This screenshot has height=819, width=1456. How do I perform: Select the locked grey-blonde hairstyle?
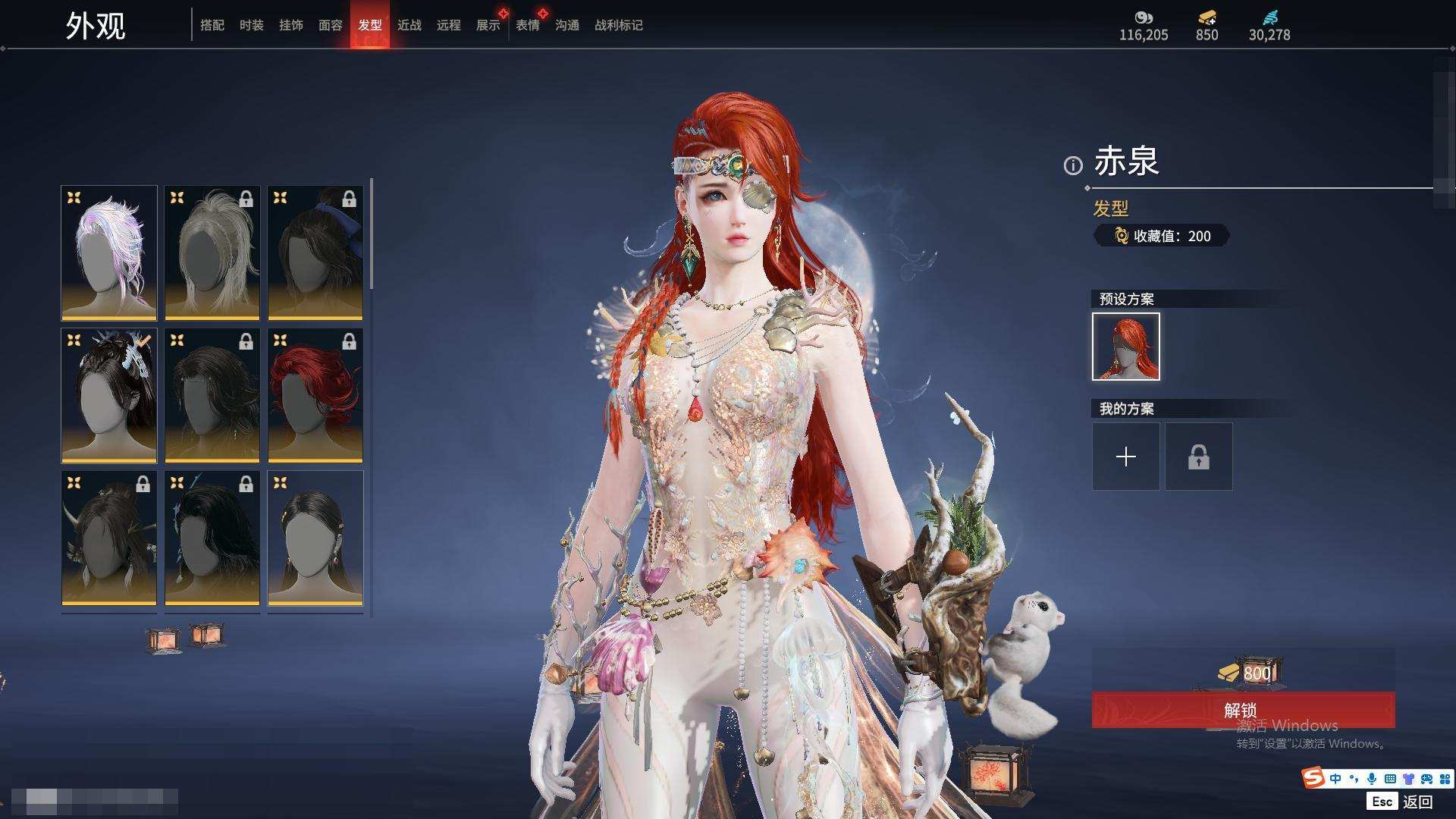(212, 253)
